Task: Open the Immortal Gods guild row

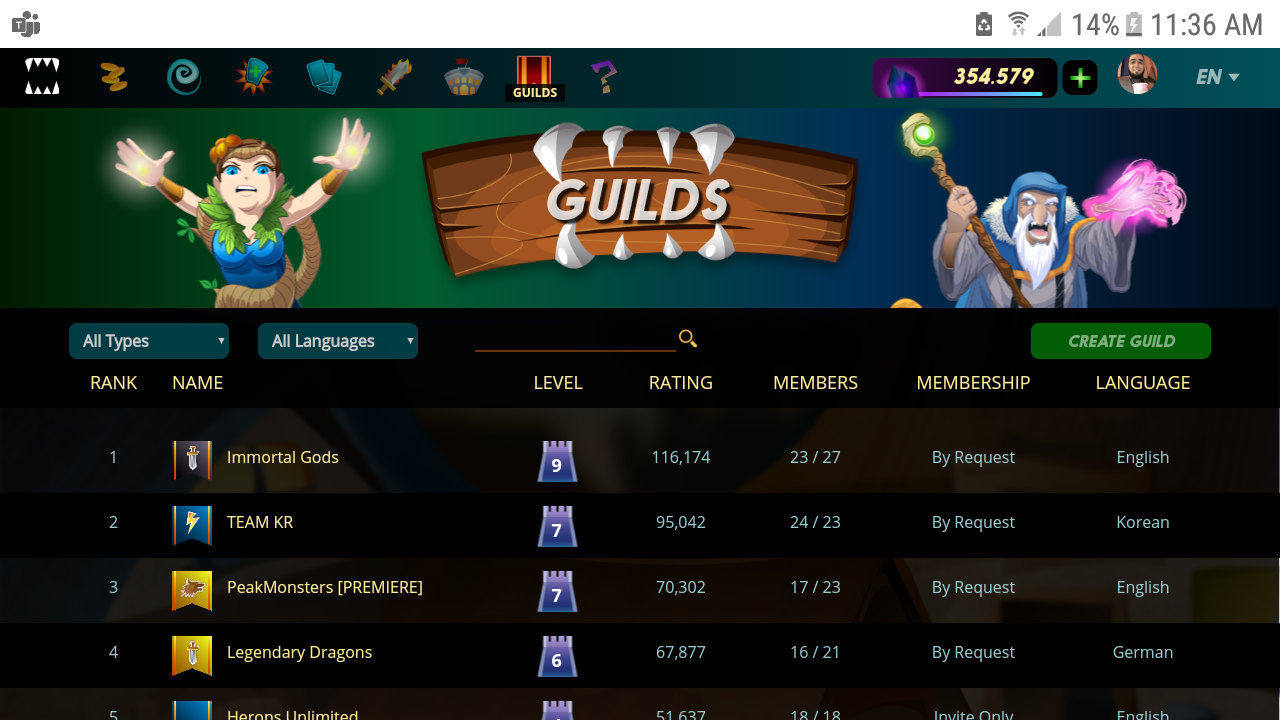Action: [283, 457]
